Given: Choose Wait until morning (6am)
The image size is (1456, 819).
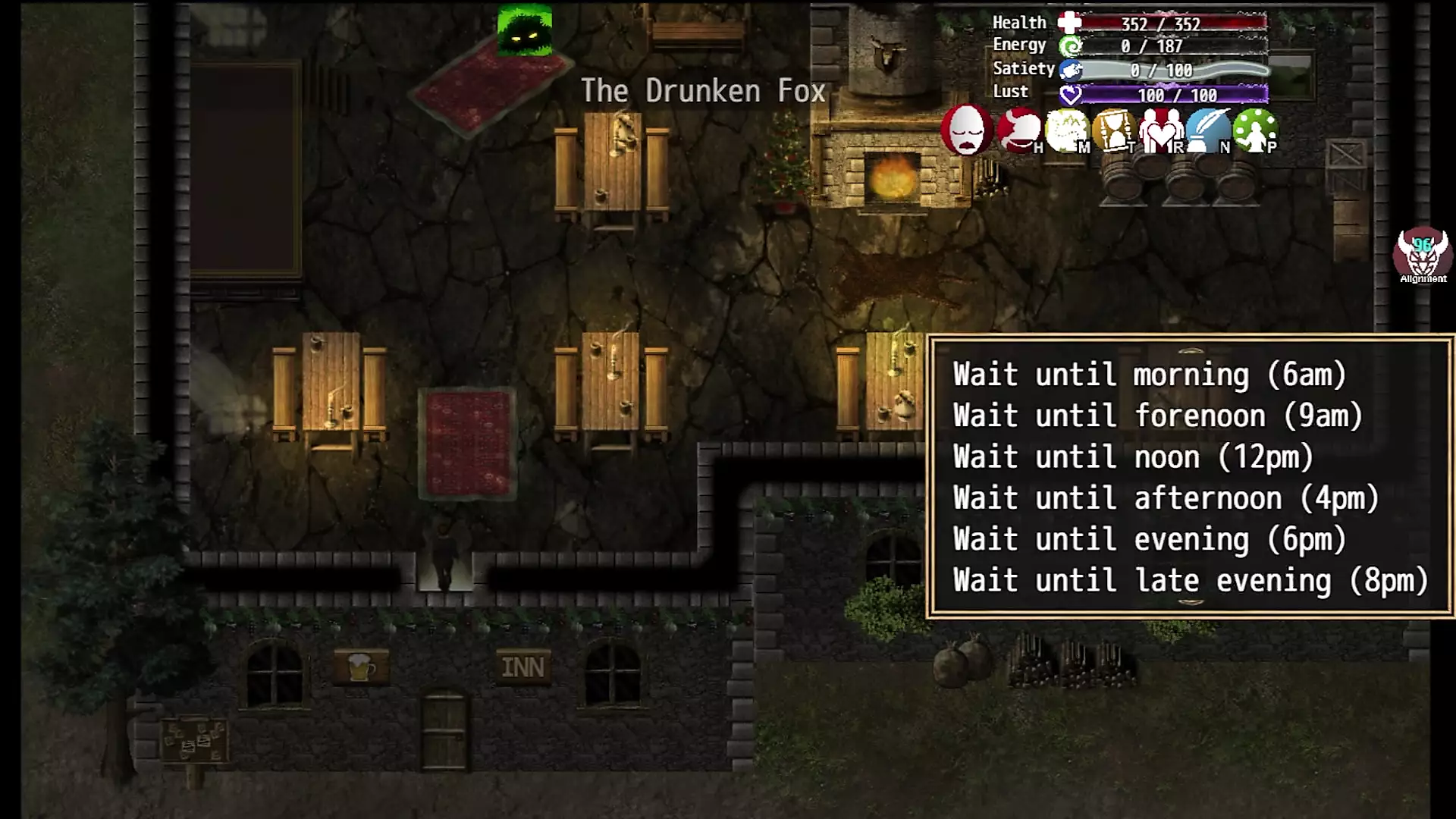Looking at the screenshot, I should pyautogui.click(x=1149, y=375).
